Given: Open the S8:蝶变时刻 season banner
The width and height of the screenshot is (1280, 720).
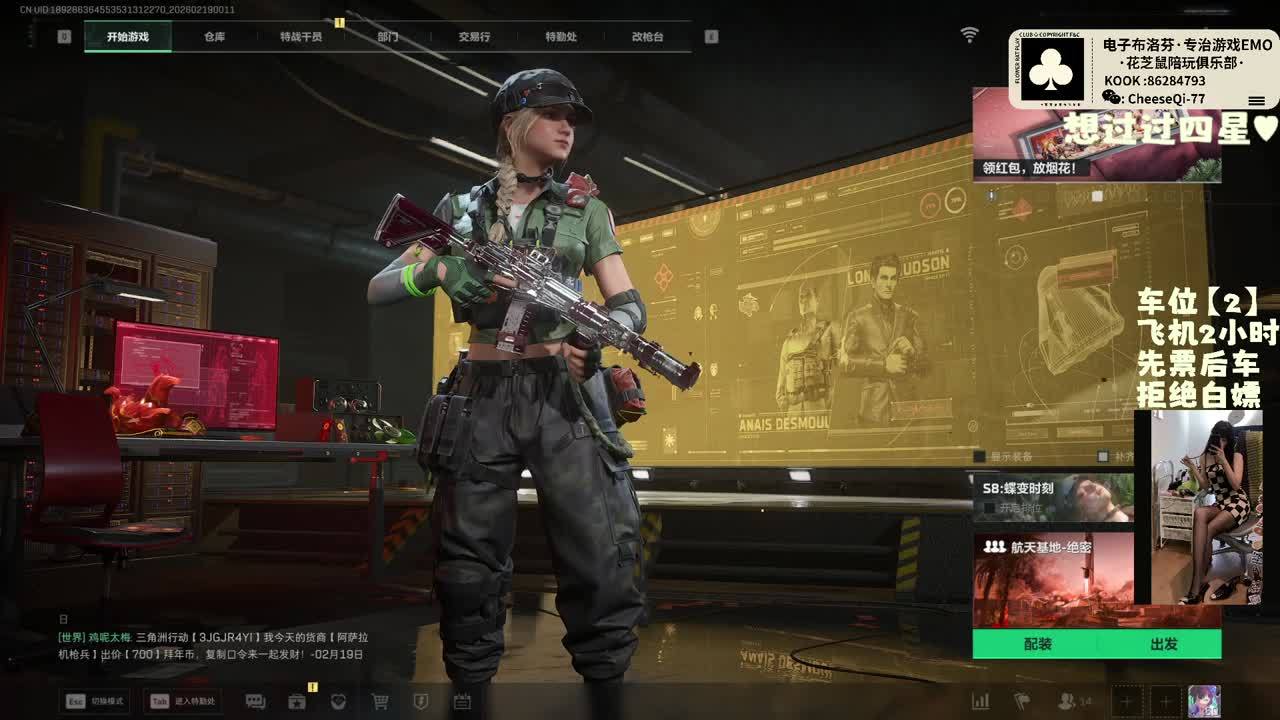Looking at the screenshot, I should (1054, 497).
